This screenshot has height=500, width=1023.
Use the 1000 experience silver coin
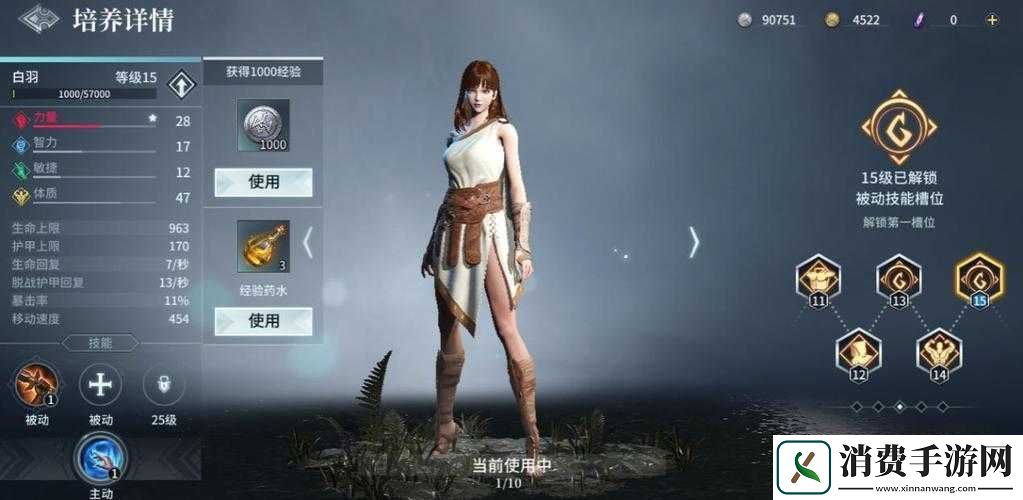click(x=264, y=182)
